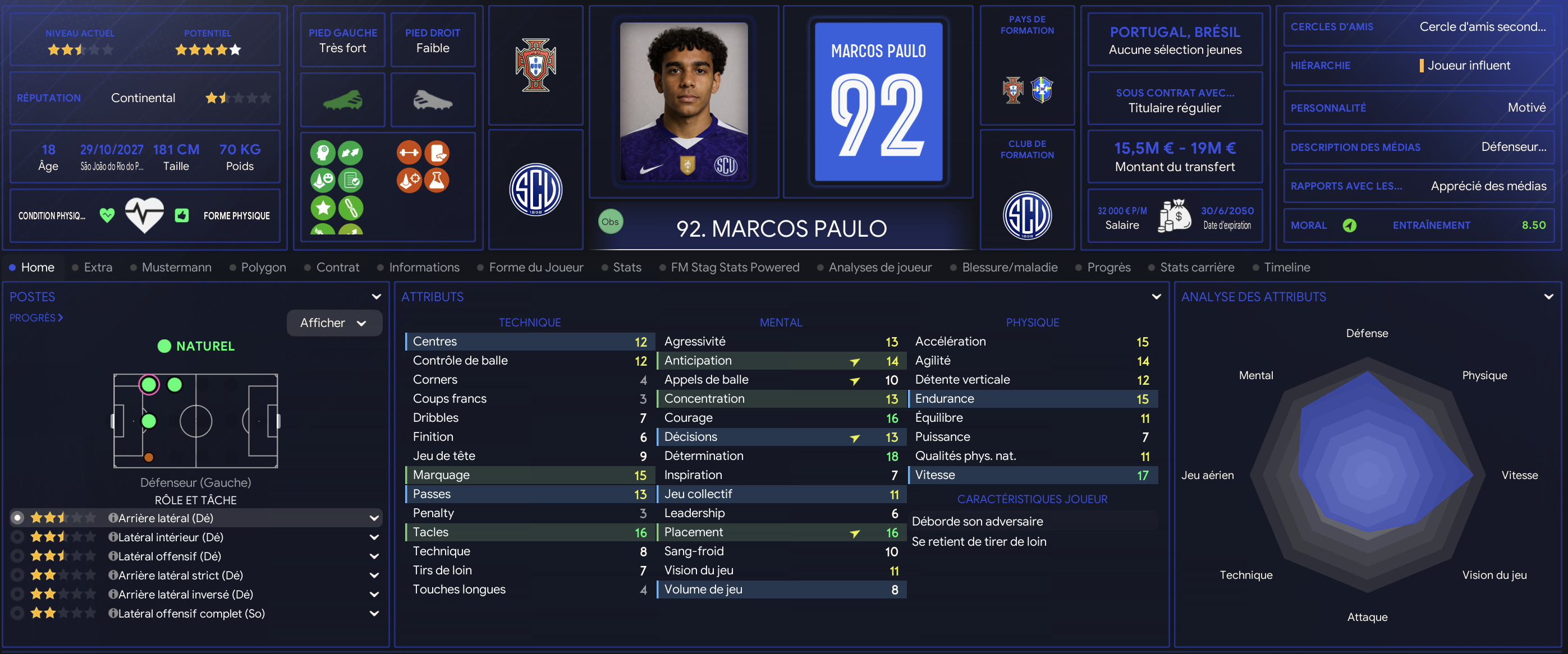1568x654 pixels.
Task: Open the Analyses de joueur tab
Action: [x=879, y=267]
